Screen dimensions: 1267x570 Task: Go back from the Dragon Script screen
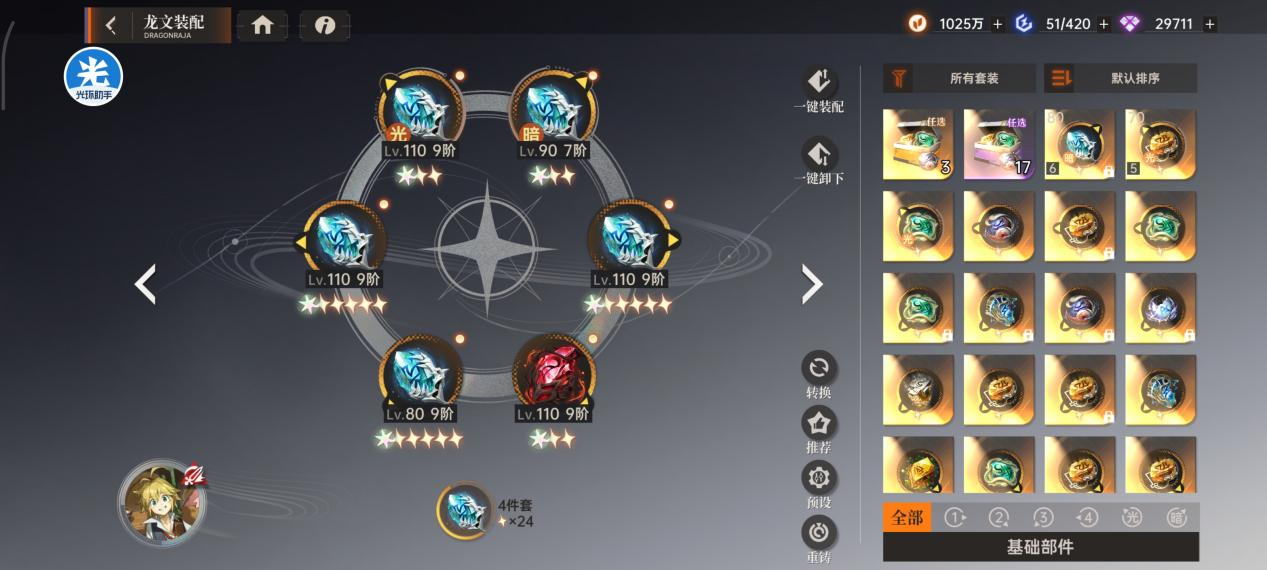111,26
